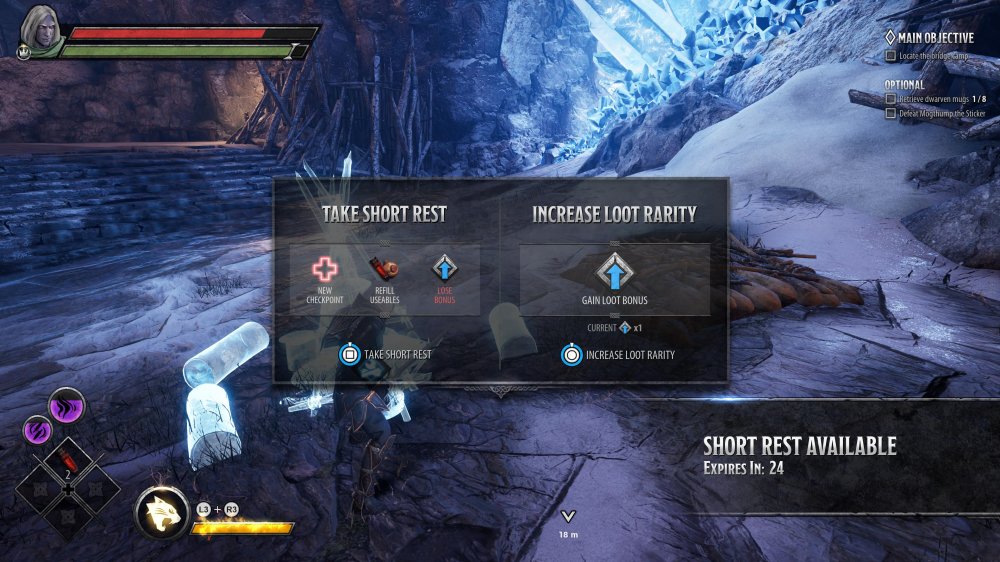Click the New Checkpoint cross icon
The height and width of the screenshot is (562, 1000).
pyautogui.click(x=326, y=269)
